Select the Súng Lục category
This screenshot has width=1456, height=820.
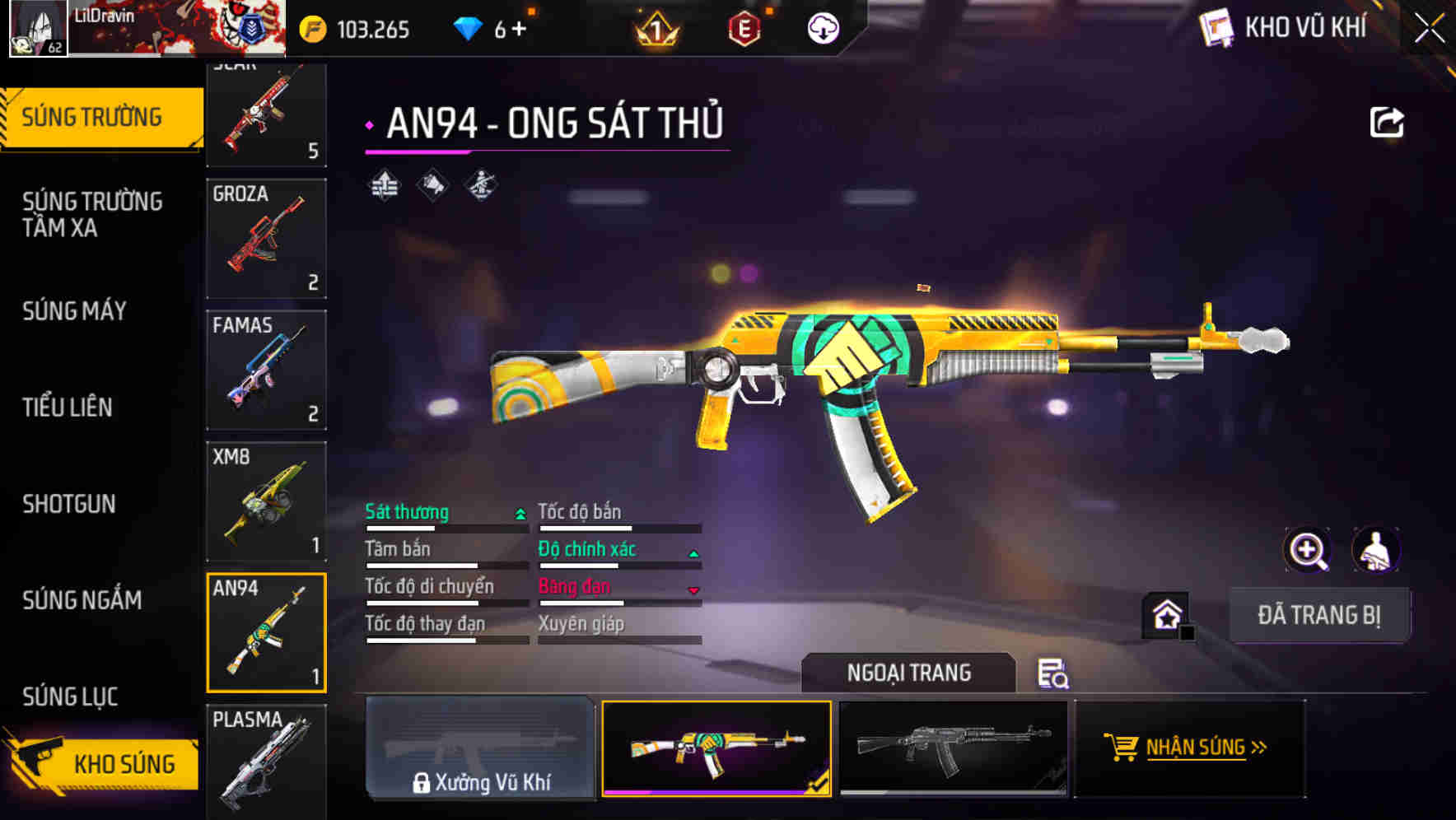[x=70, y=697]
